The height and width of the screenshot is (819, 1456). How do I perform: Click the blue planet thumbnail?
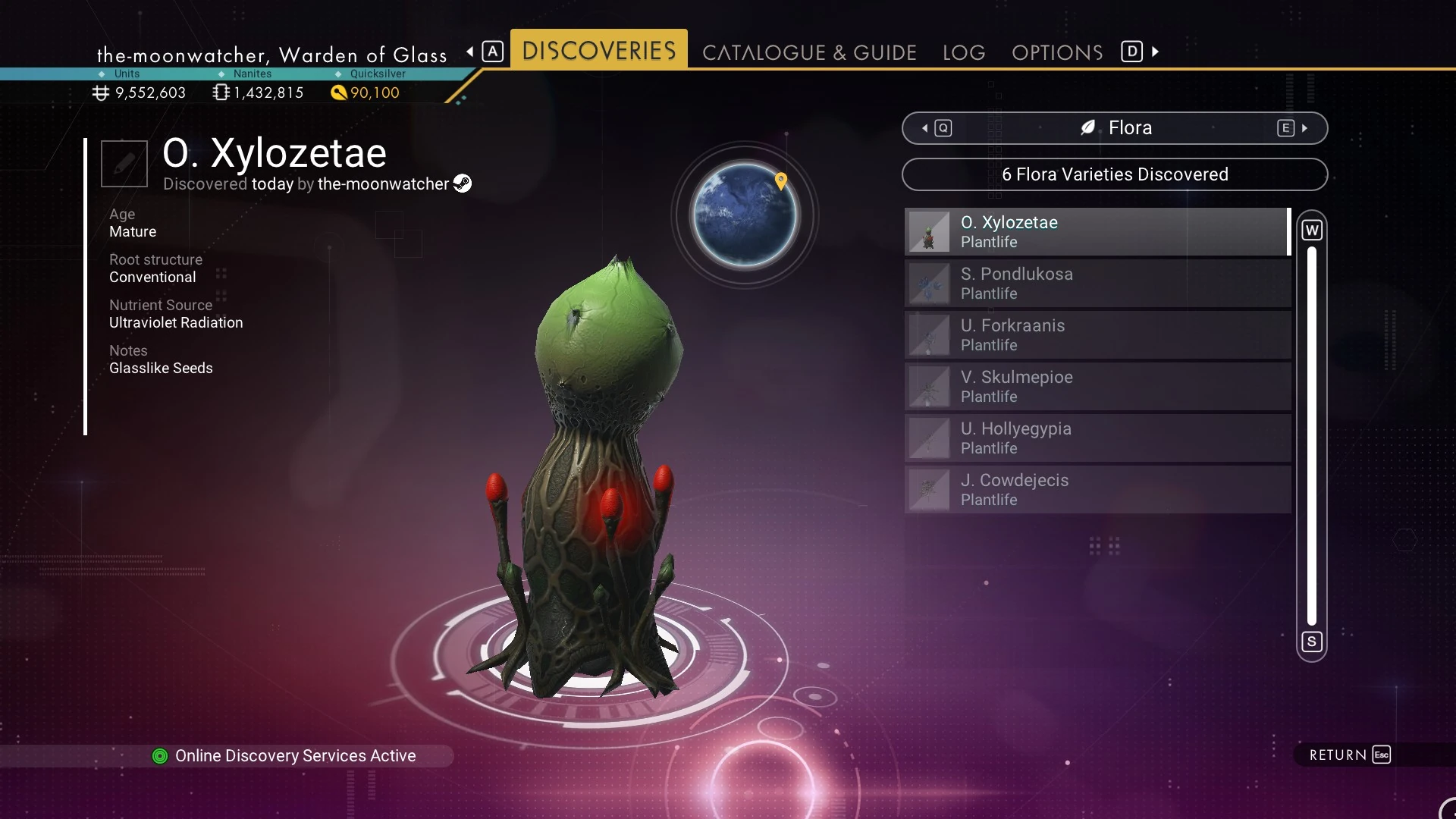pos(745,215)
